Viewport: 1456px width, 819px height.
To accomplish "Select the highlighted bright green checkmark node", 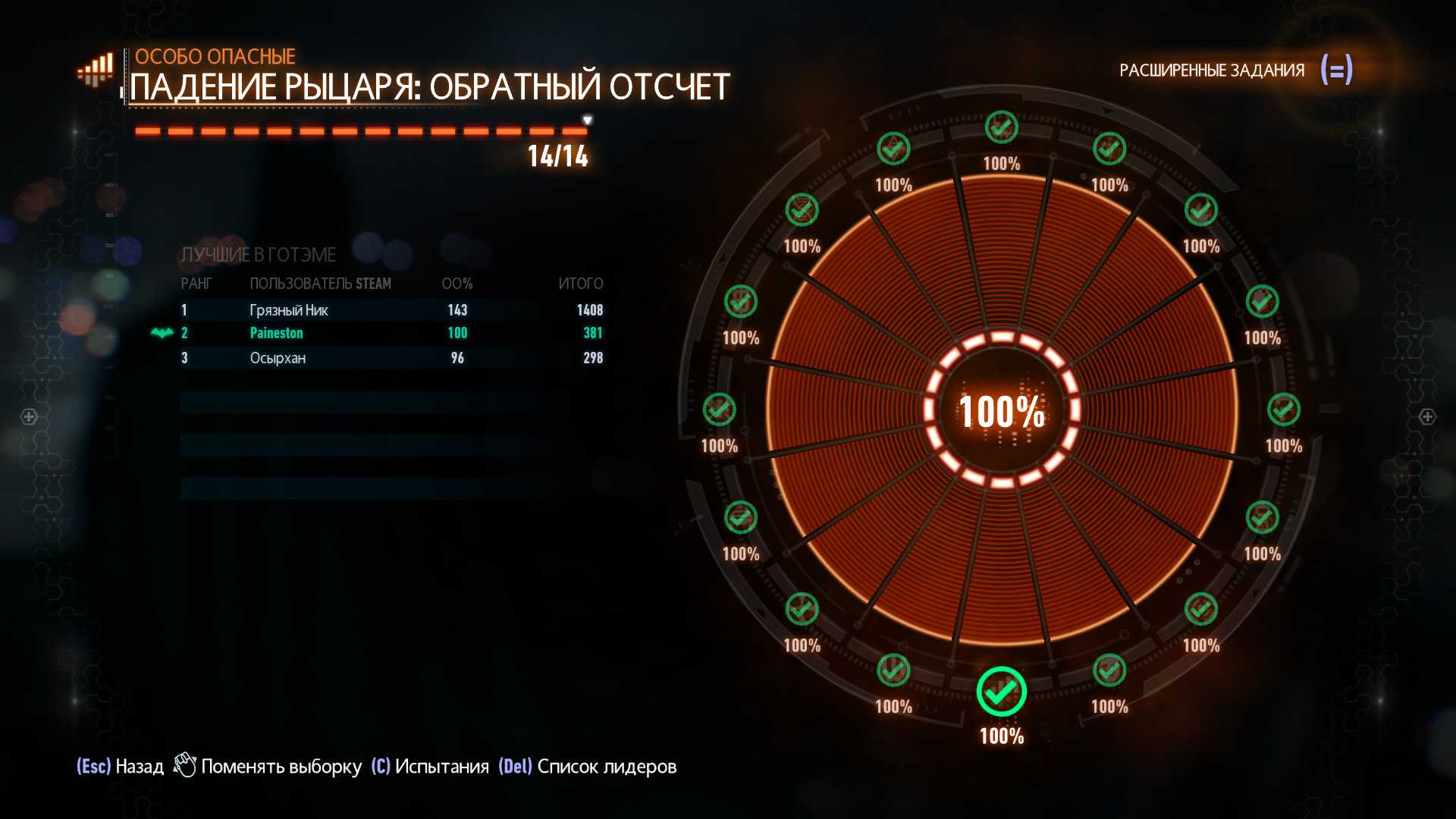I will (1001, 692).
